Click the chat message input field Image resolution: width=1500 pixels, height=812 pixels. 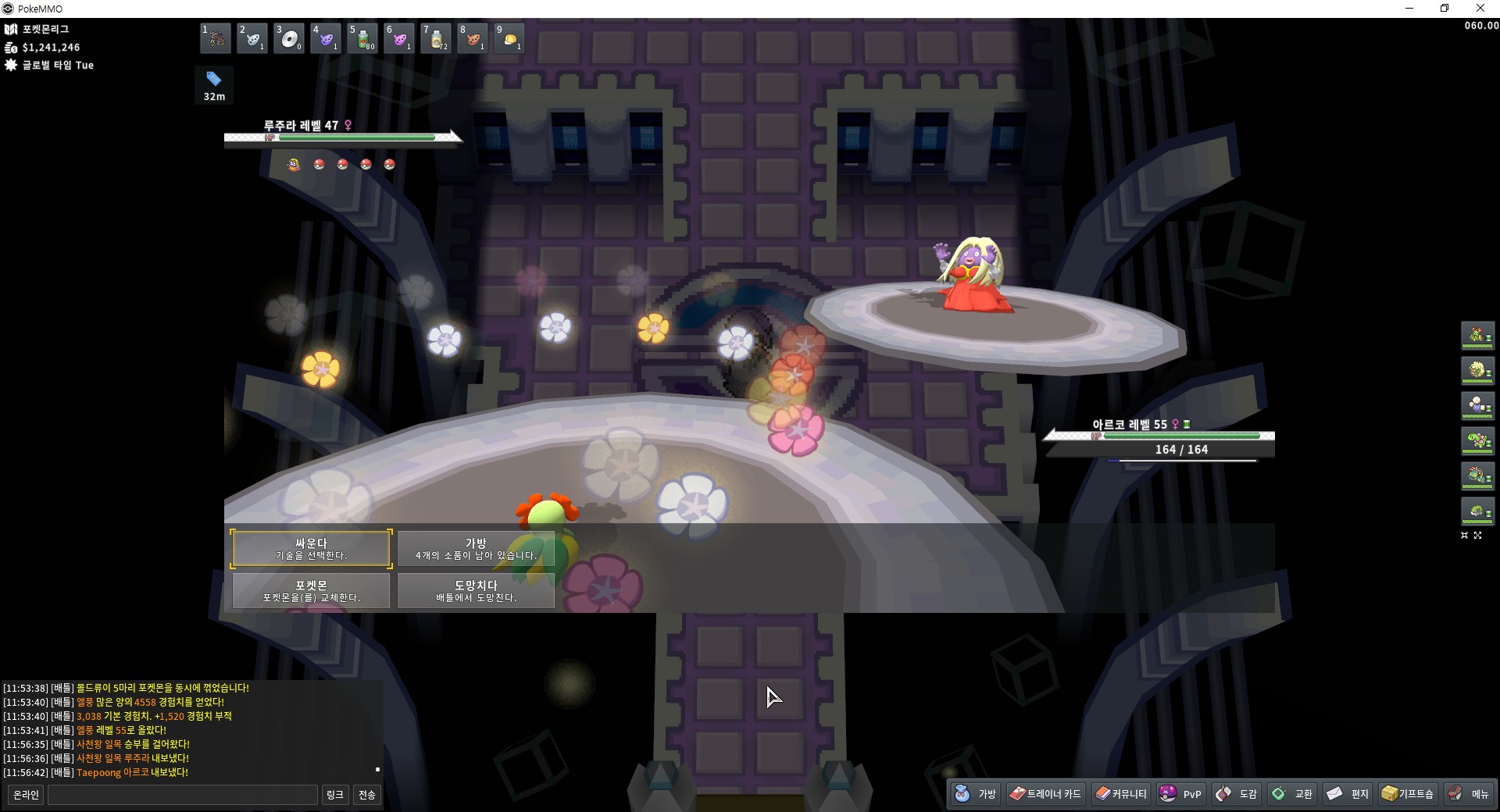(183, 795)
